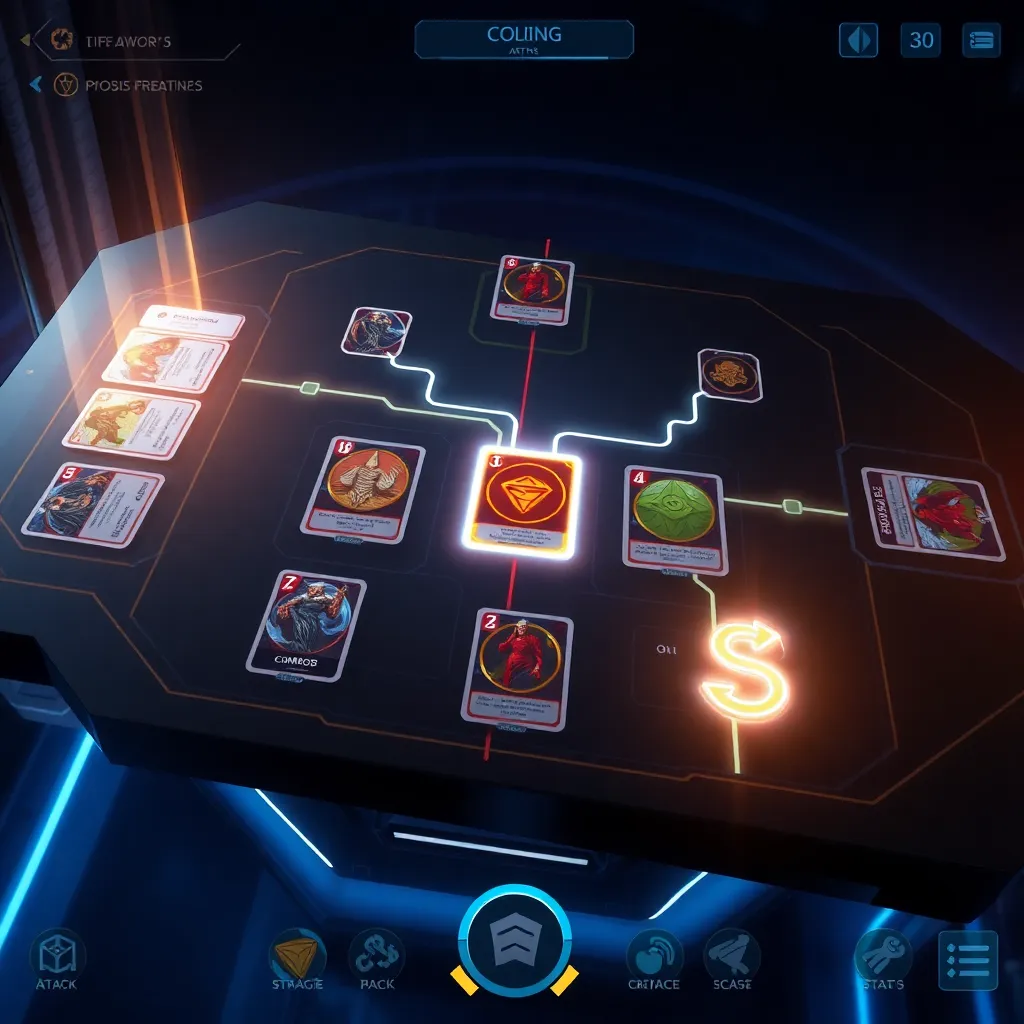This screenshot has height=1024, width=1024.
Task: Pick the green circle card numbered 4
Action: tap(673, 518)
